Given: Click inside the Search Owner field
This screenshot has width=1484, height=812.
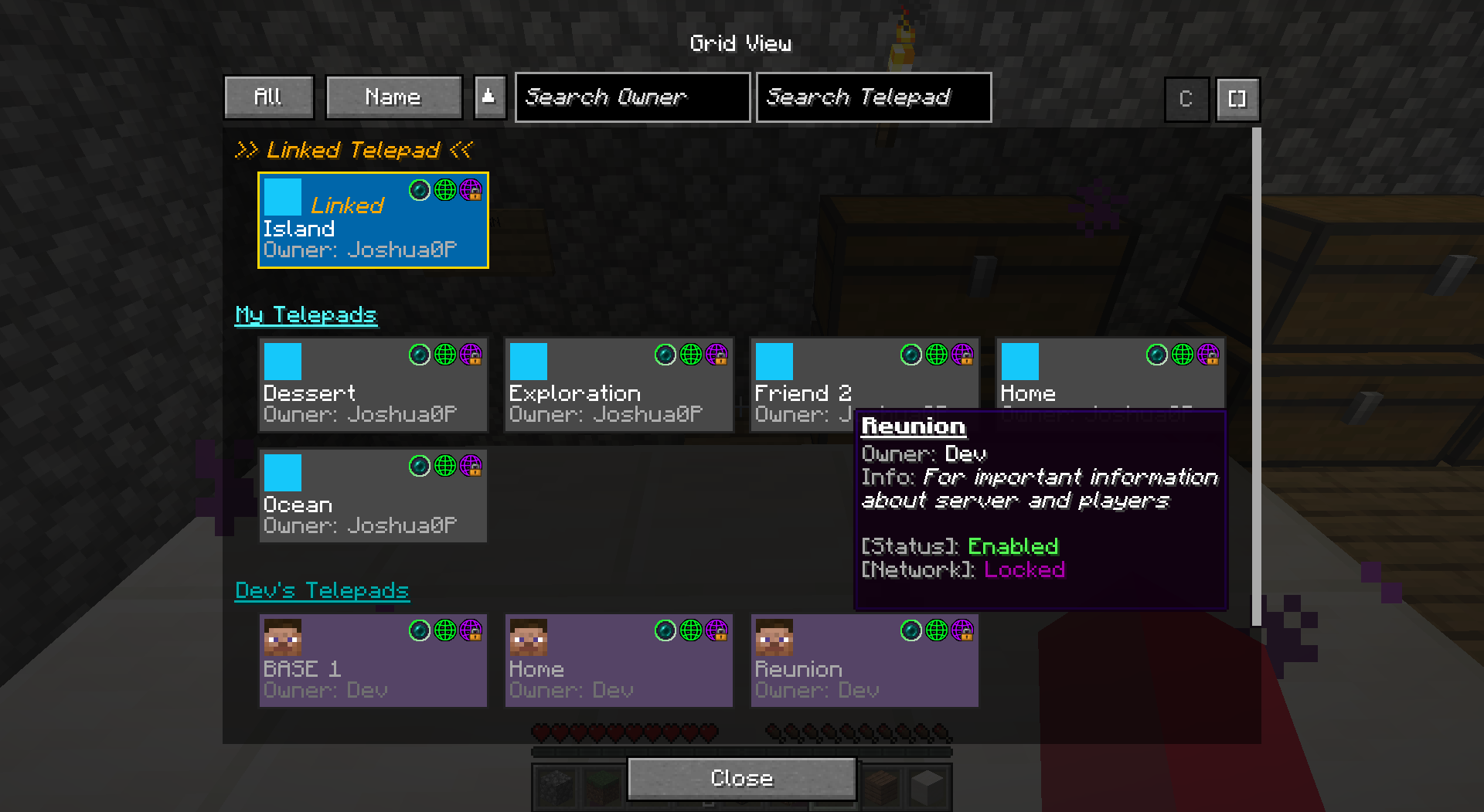Looking at the screenshot, I should pos(632,97).
